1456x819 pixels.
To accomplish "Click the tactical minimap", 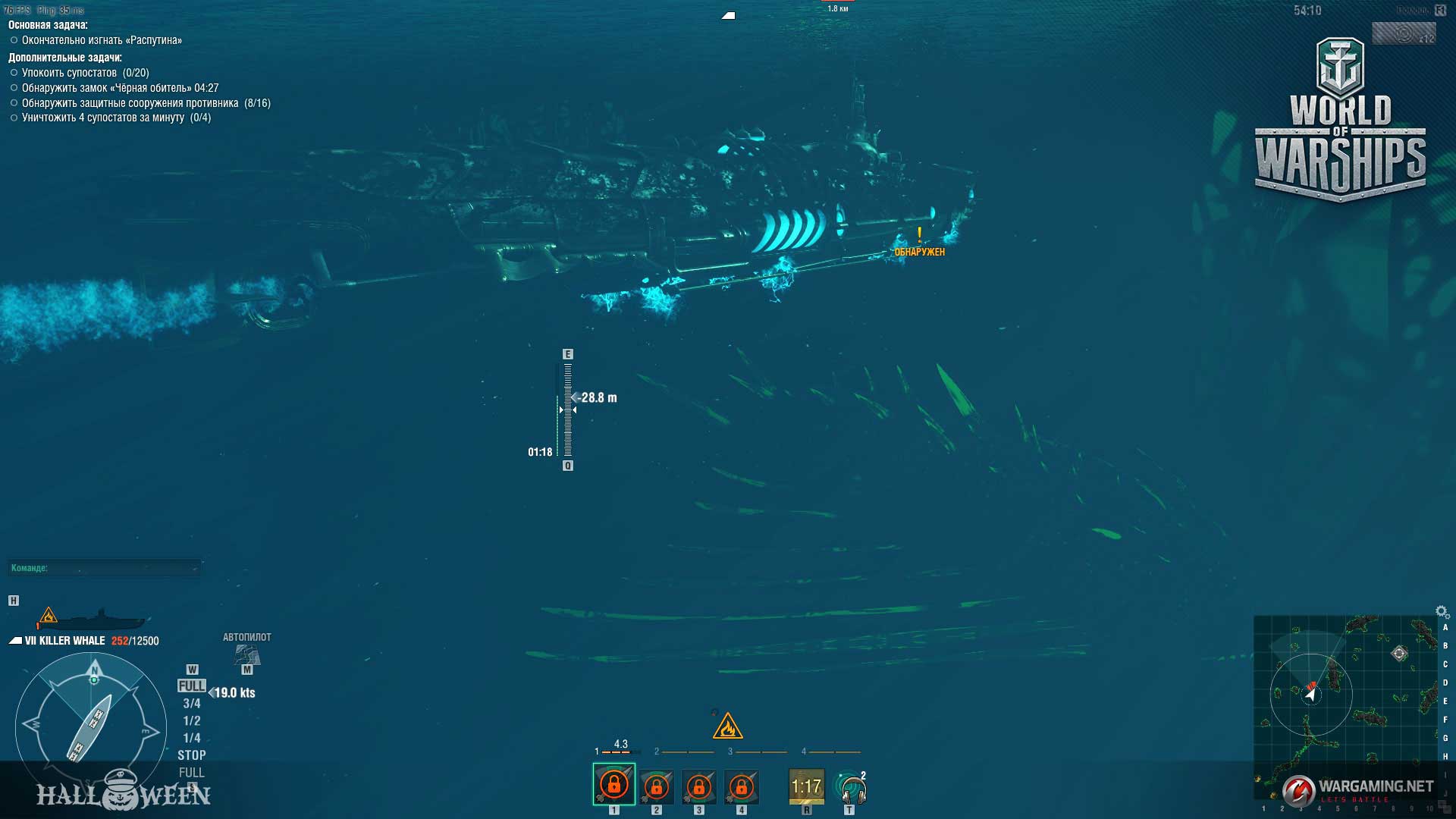I will [x=1345, y=705].
